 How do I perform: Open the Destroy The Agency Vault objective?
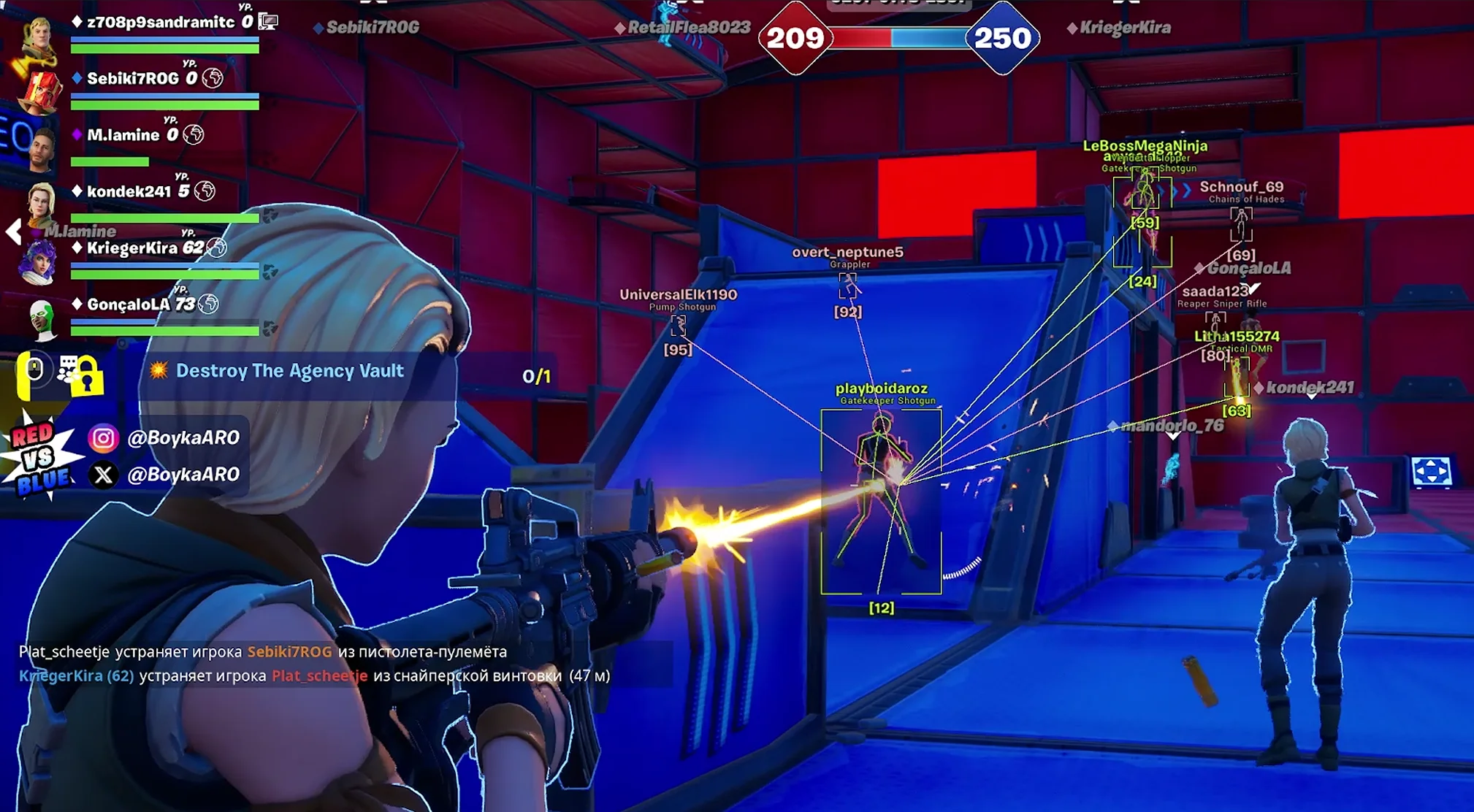point(289,372)
